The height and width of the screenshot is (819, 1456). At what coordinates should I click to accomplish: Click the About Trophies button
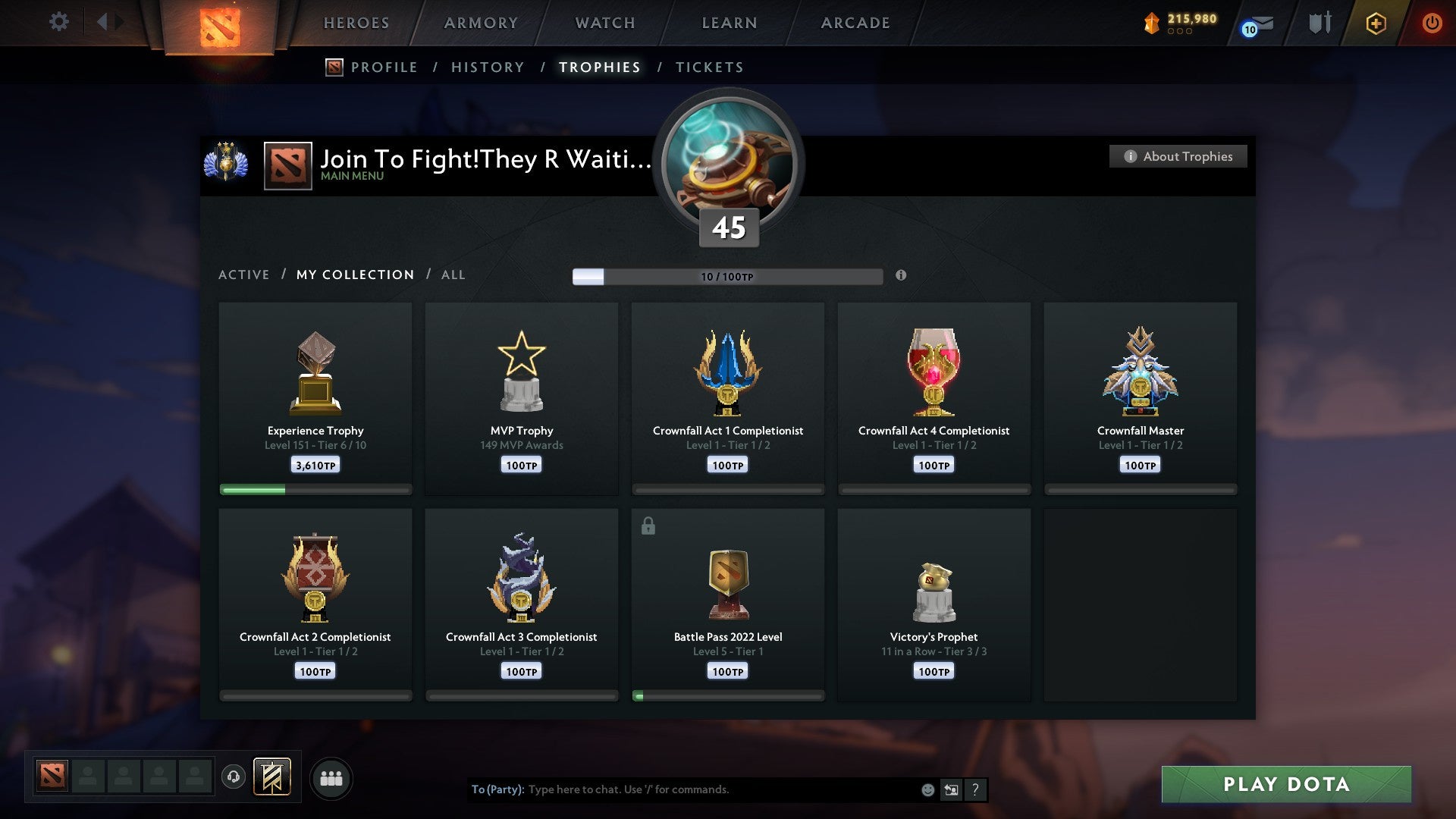click(x=1178, y=156)
